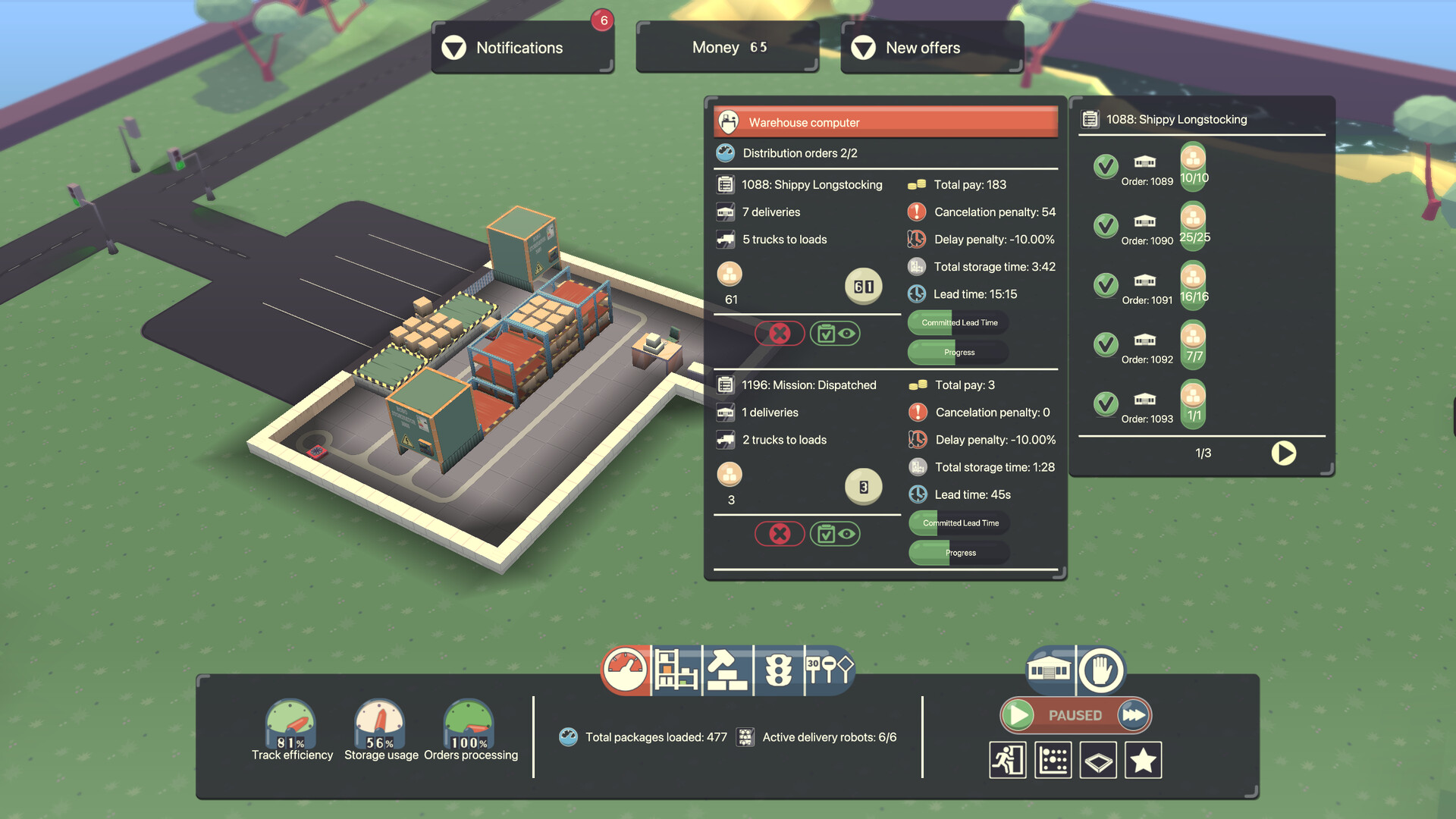Toggle inspection view for order 1196
1456x819 pixels.
click(x=835, y=534)
